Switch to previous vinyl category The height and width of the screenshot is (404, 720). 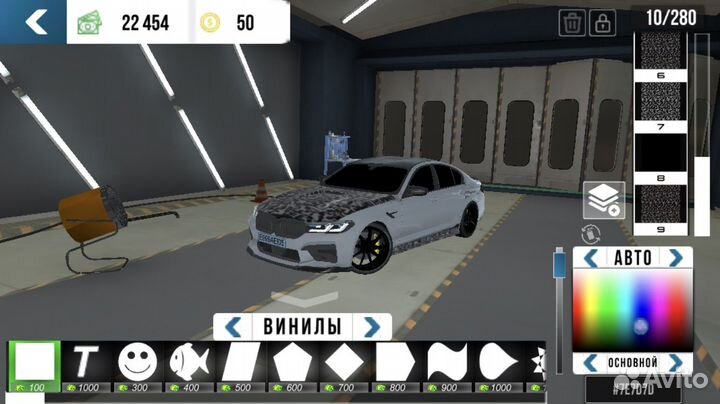232,327
